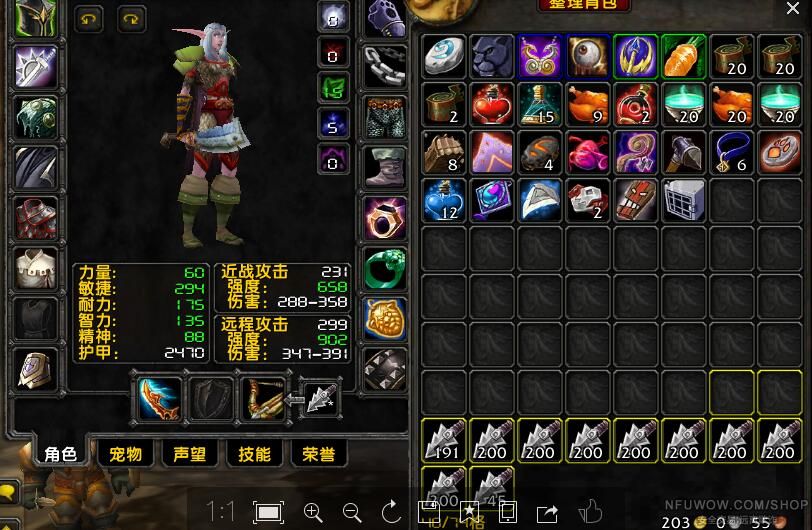Select the eyeball item in the bag
The image size is (812, 530).
pyautogui.click(x=588, y=56)
